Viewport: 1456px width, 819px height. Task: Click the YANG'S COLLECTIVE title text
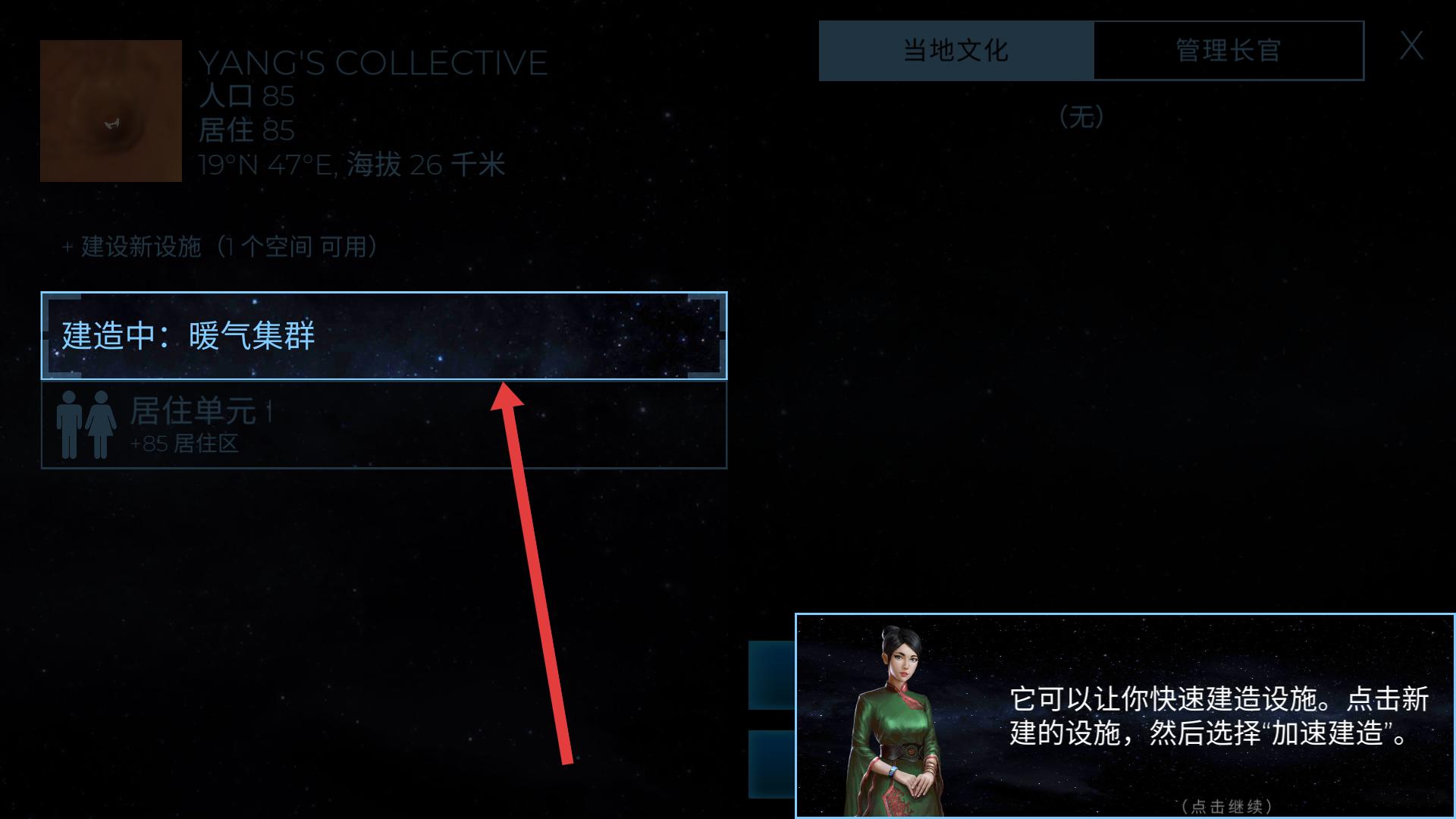point(372,62)
